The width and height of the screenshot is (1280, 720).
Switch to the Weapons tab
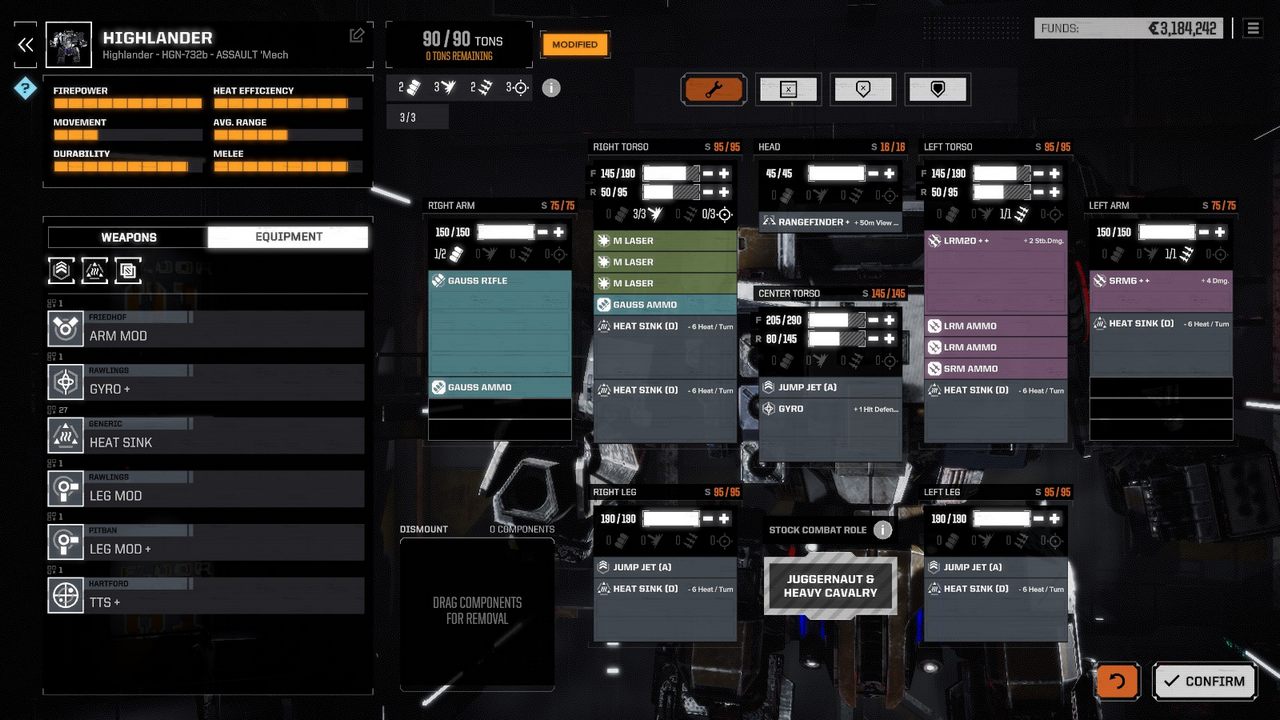tap(128, 237)
